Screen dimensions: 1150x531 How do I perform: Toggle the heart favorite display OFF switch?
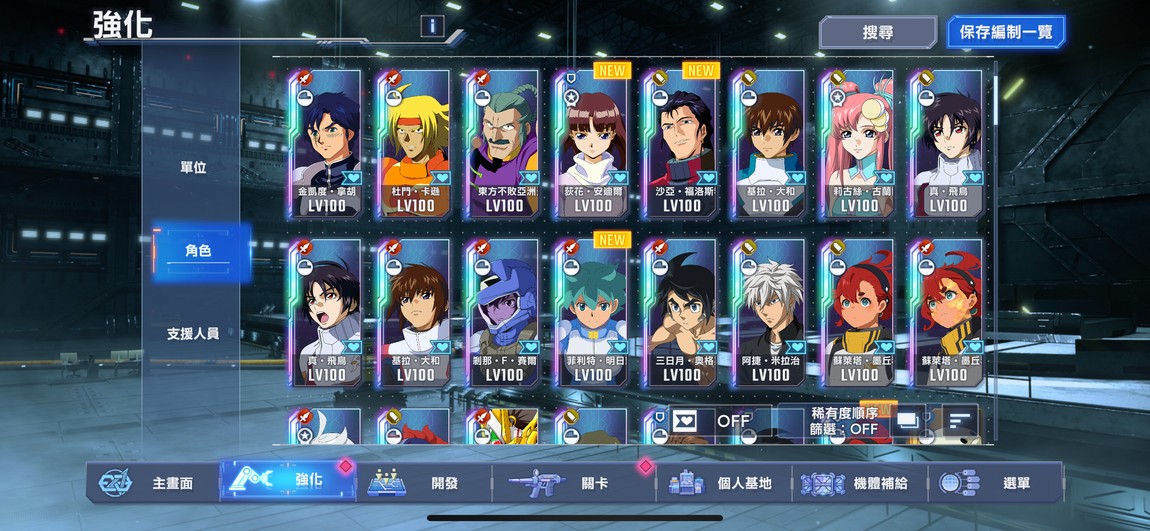pyautogui.click(x=710, y=421)
